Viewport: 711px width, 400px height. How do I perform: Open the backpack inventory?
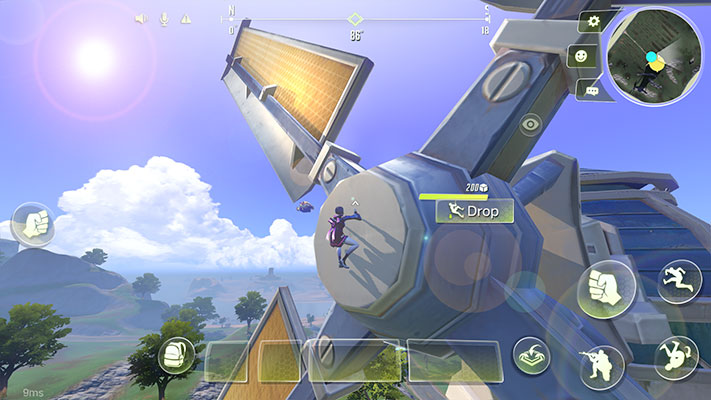[x=176, y=355]
